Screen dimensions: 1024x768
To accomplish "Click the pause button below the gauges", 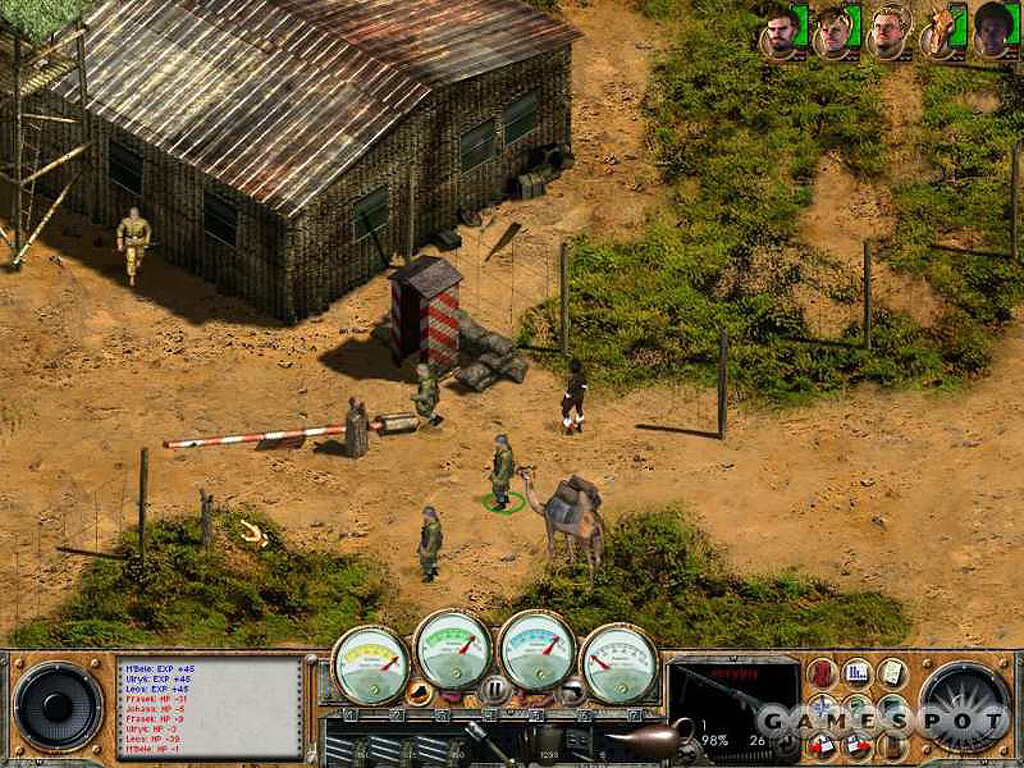I will click(x=491, y=689).
